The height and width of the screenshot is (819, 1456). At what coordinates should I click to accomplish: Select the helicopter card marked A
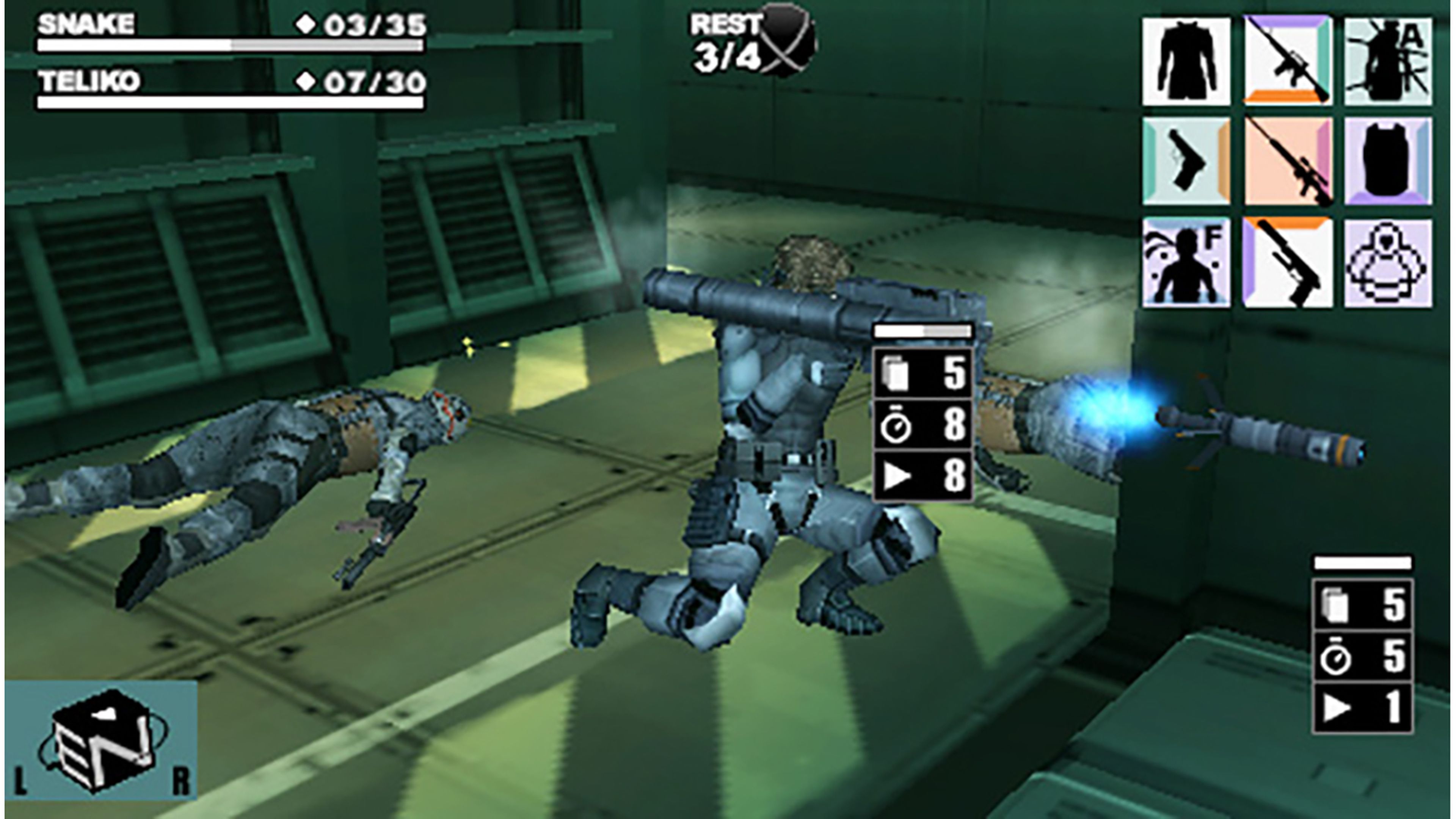[1390, 62]
